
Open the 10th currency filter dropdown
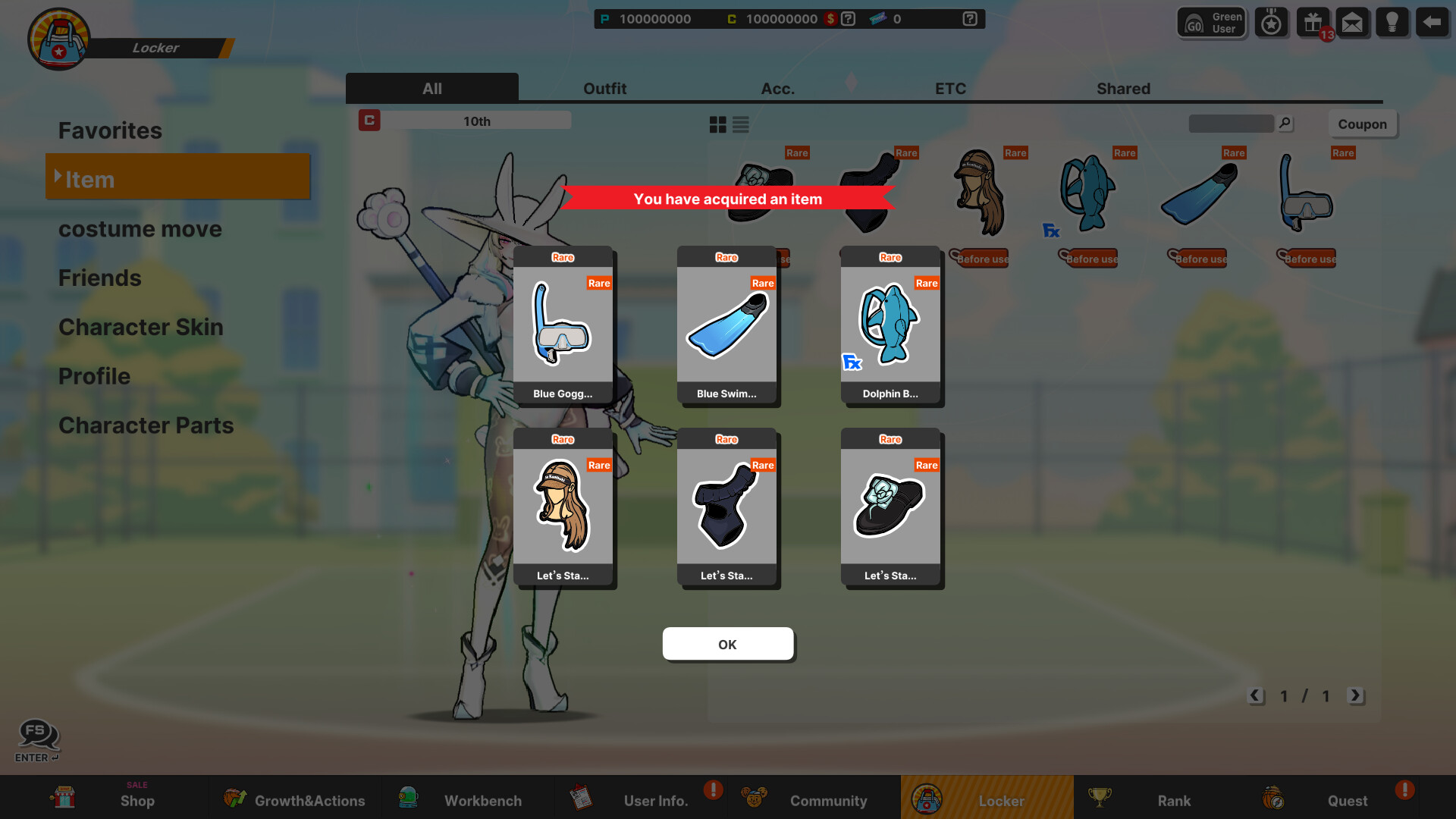pyautogui.click(x=476, y=120)
